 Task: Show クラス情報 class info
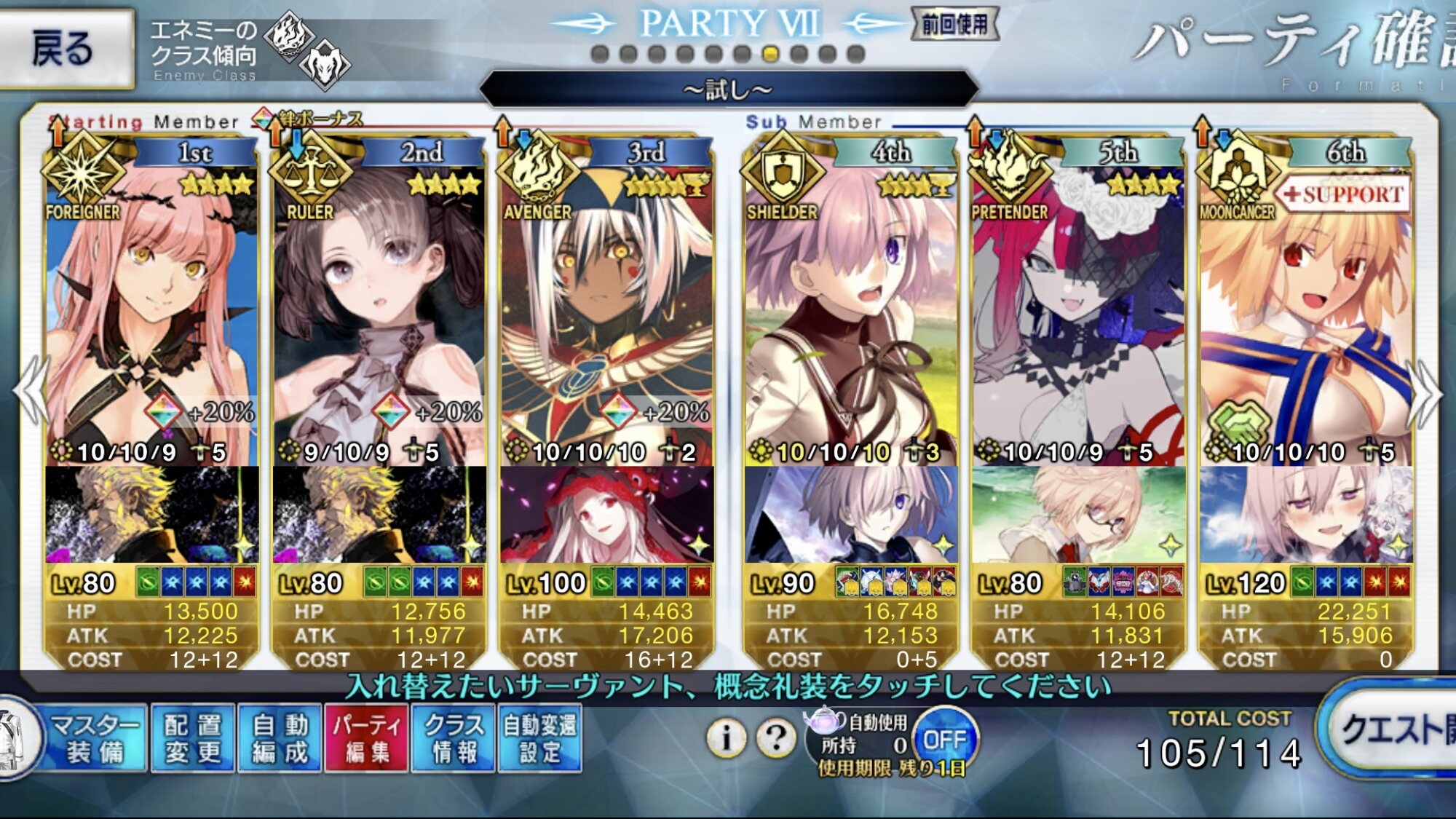(x=454, y=738)
